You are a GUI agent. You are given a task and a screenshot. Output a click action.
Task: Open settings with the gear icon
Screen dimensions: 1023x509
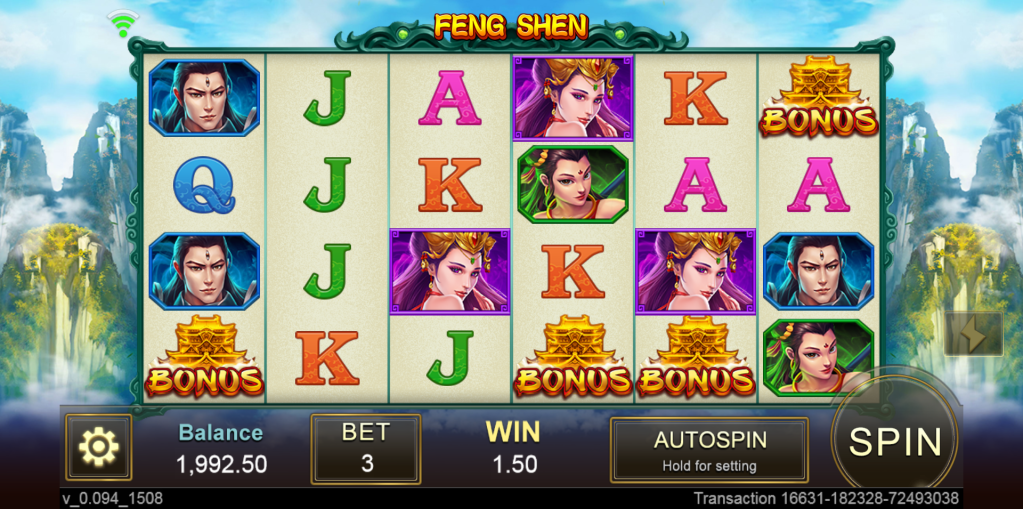pos(98,448)
